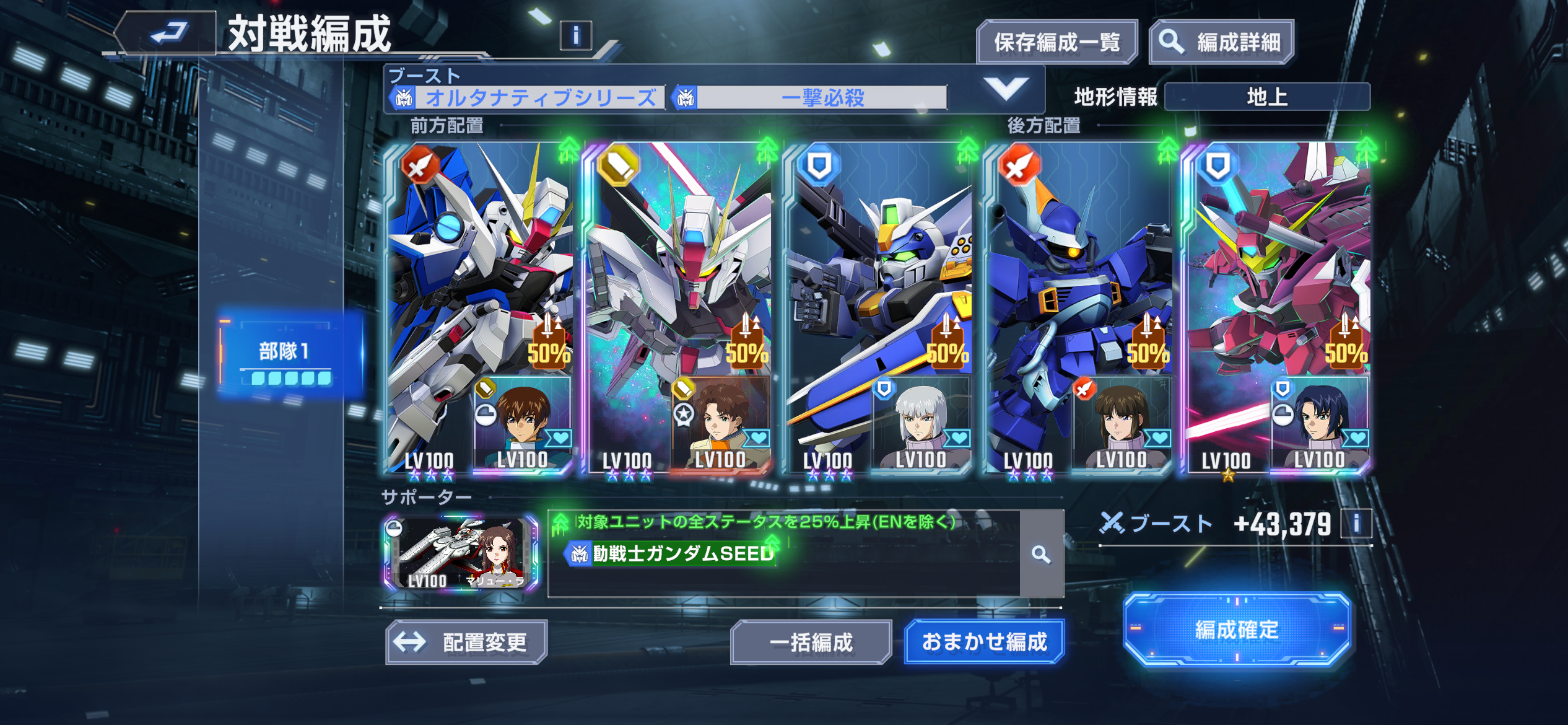Open 一括編成 bulk formation
Image resolution: width=1568 pixels, height=725 pixels.
811,642
